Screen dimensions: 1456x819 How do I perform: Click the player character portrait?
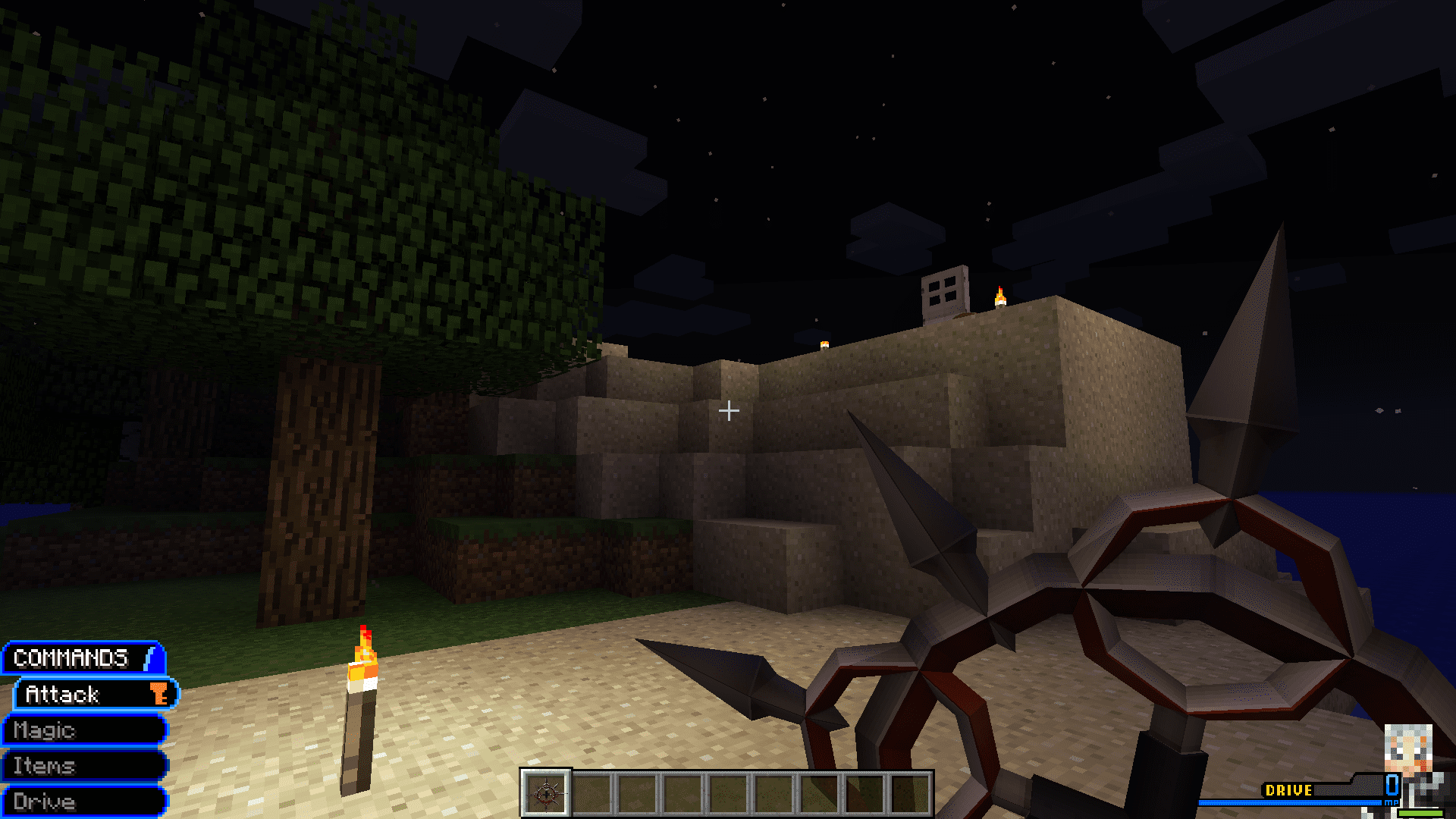tap(1408, 751)
